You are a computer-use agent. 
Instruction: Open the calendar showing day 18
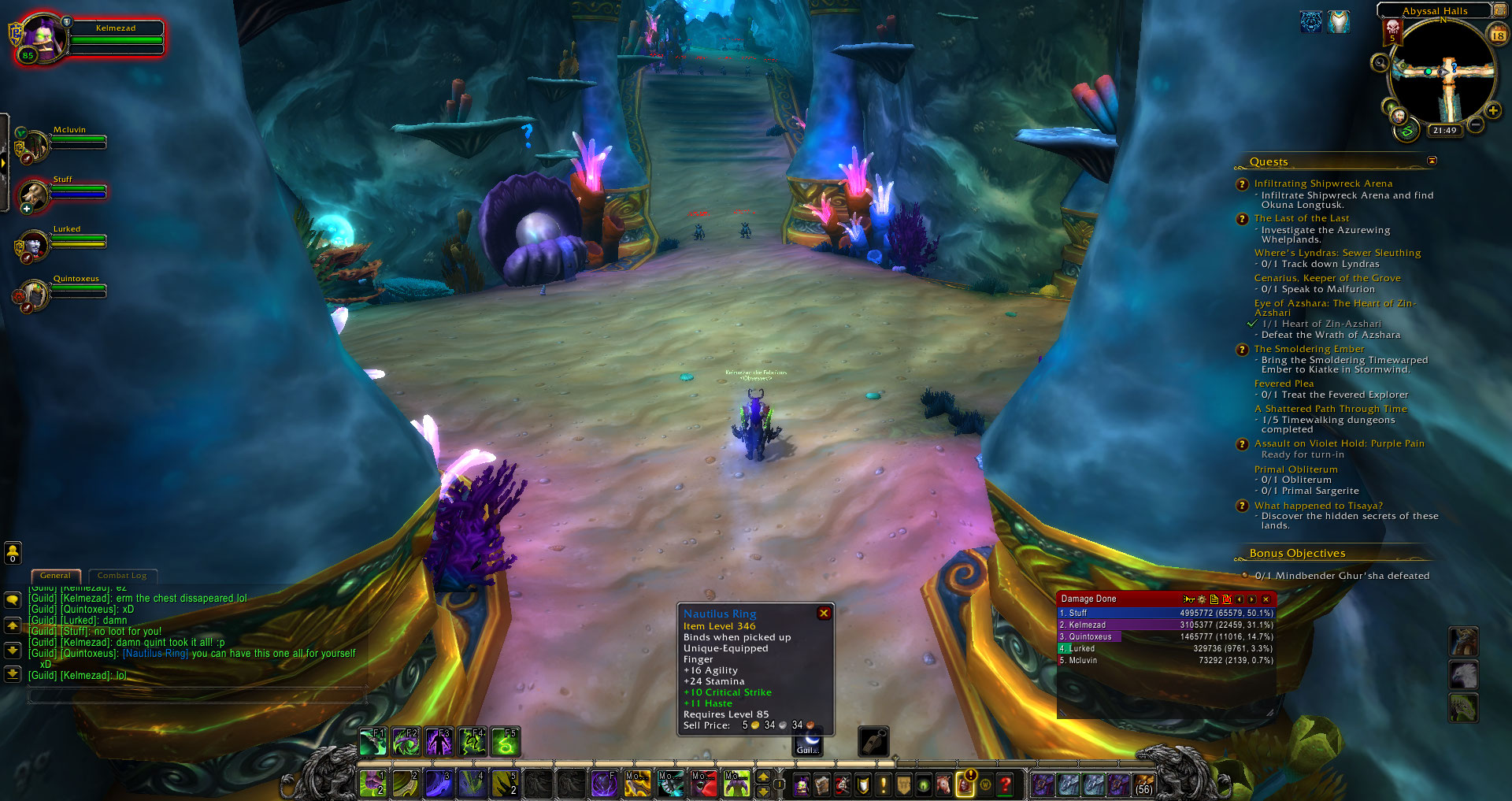click(1497, 35)
